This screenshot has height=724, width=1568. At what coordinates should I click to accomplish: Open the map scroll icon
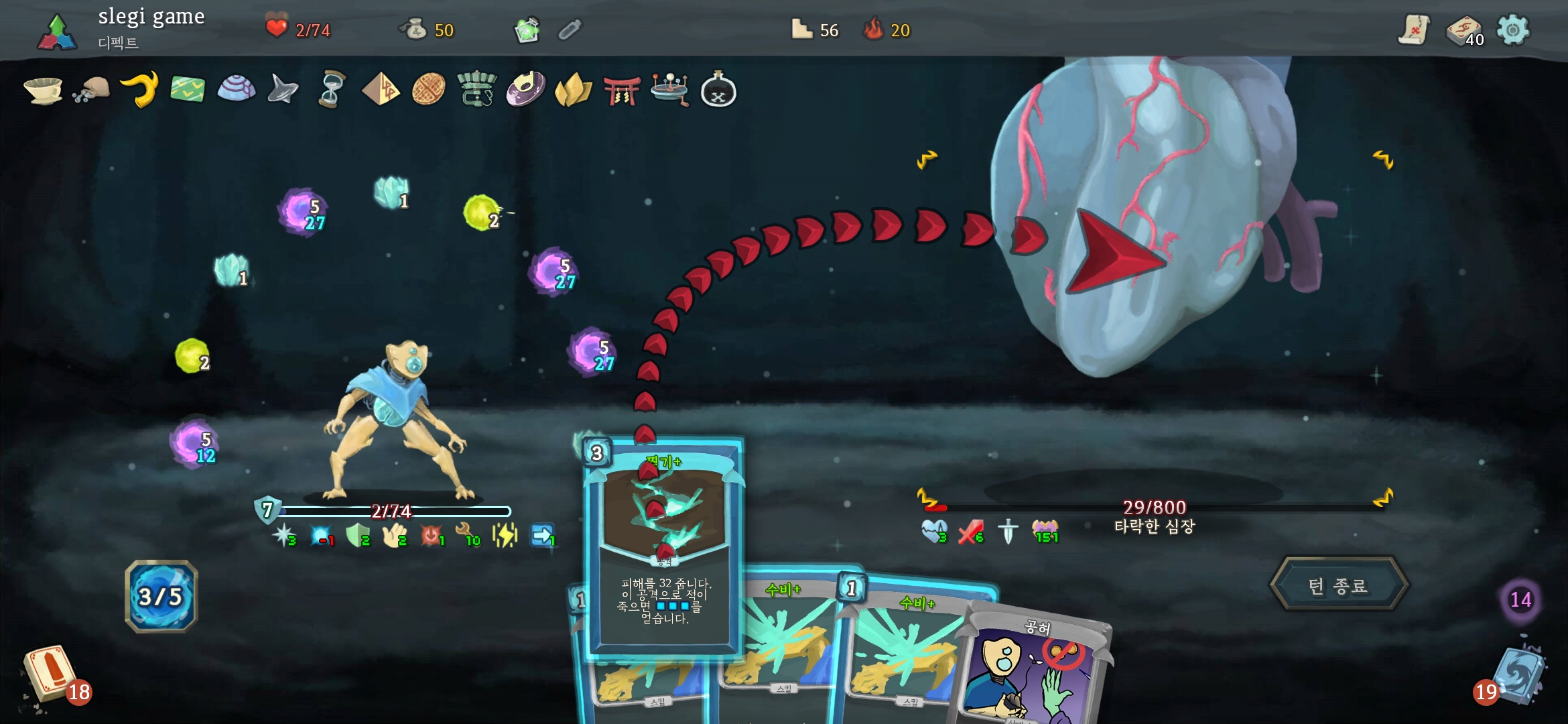pyautogui.click(x=1414, y=30)
